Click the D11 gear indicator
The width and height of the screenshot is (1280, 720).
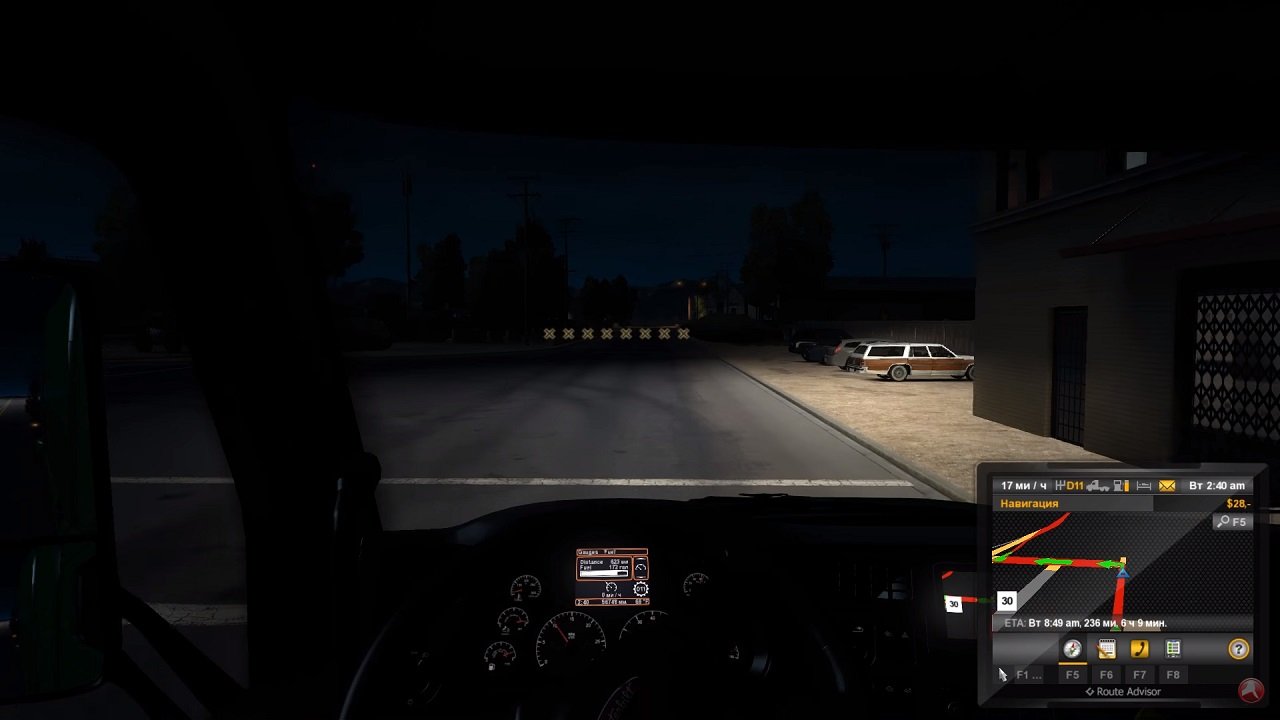[x=1073, y=485]
